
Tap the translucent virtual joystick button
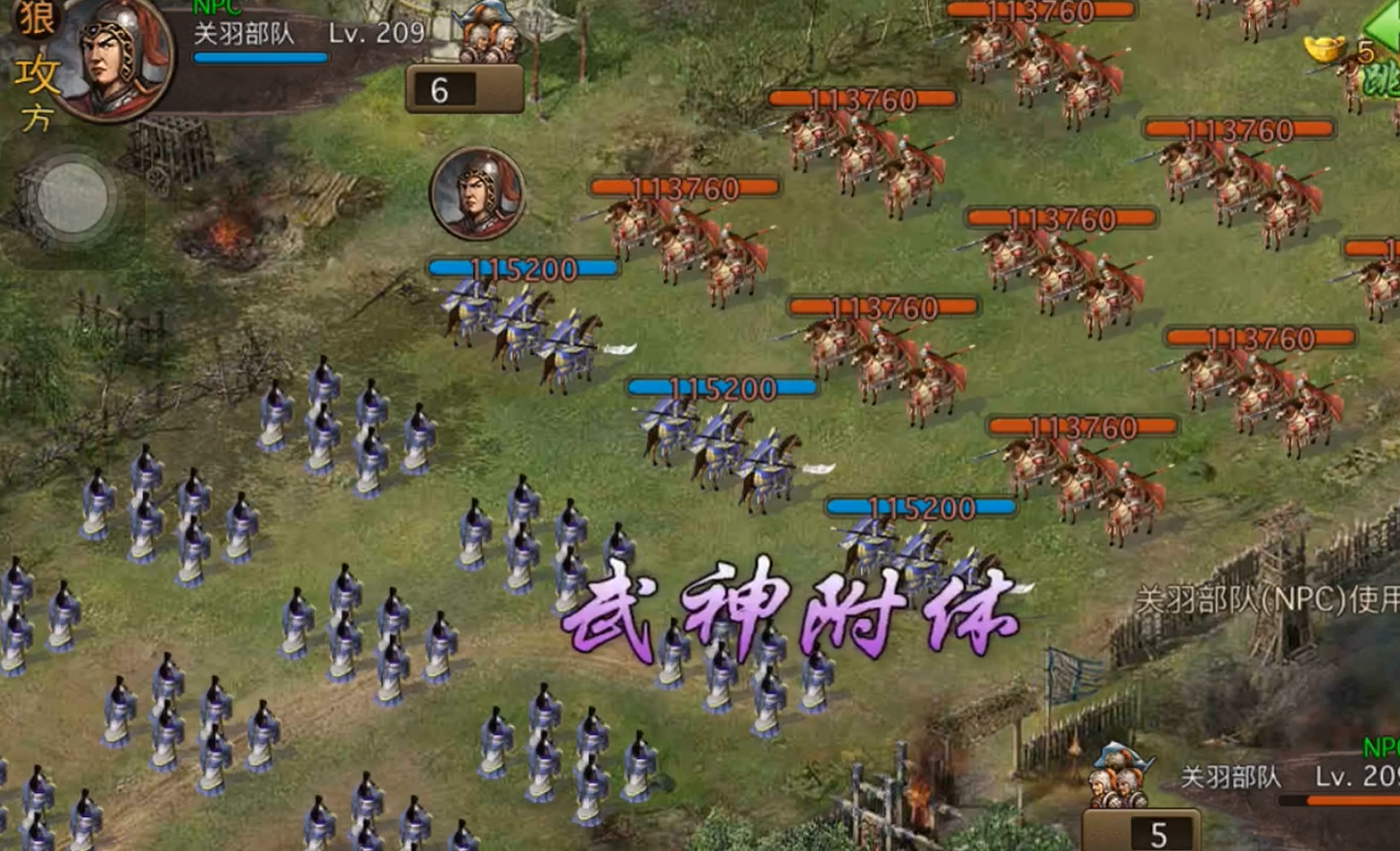pos(71,197)
